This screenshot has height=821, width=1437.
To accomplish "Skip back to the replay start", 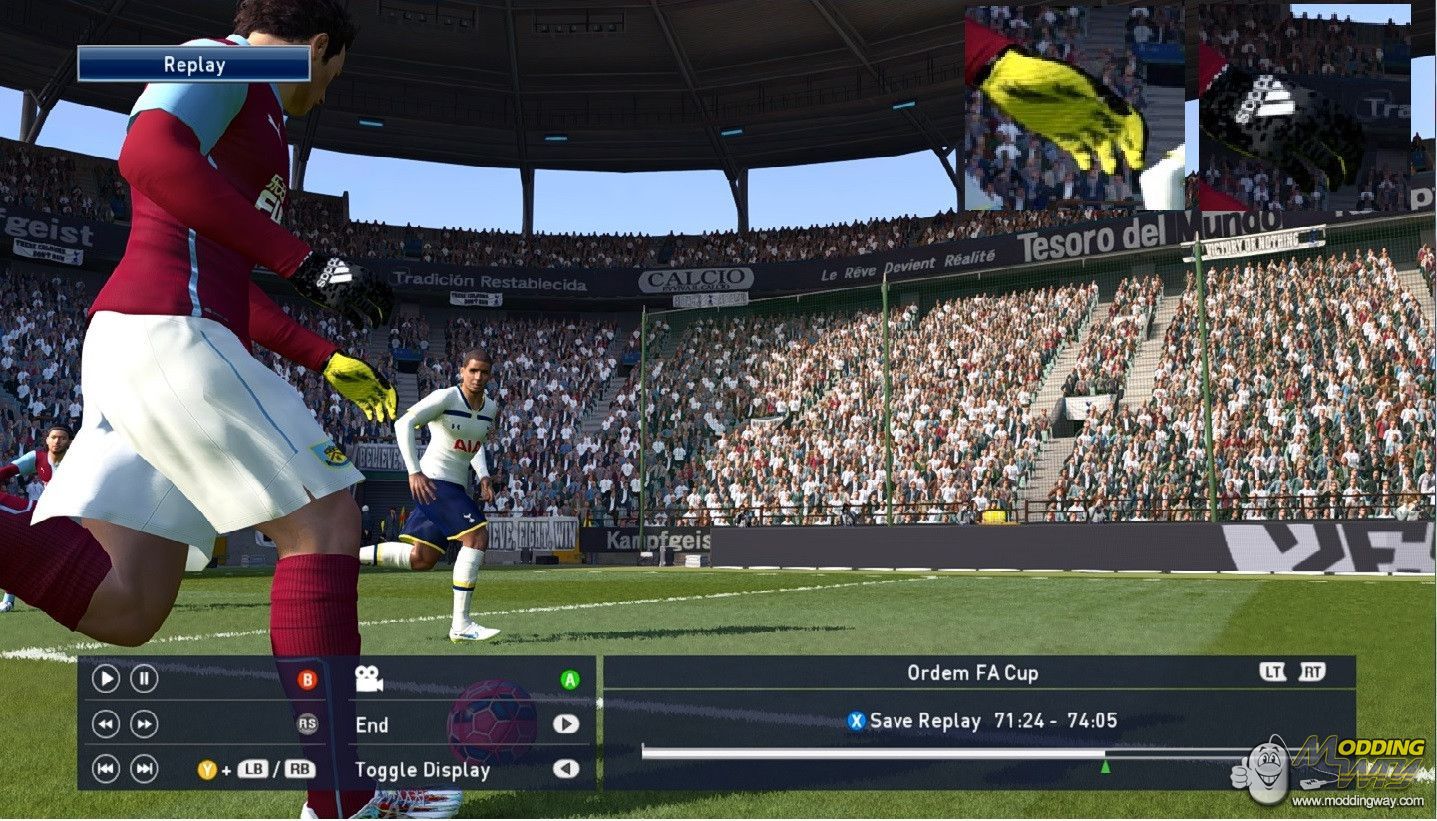I will 105,768.
